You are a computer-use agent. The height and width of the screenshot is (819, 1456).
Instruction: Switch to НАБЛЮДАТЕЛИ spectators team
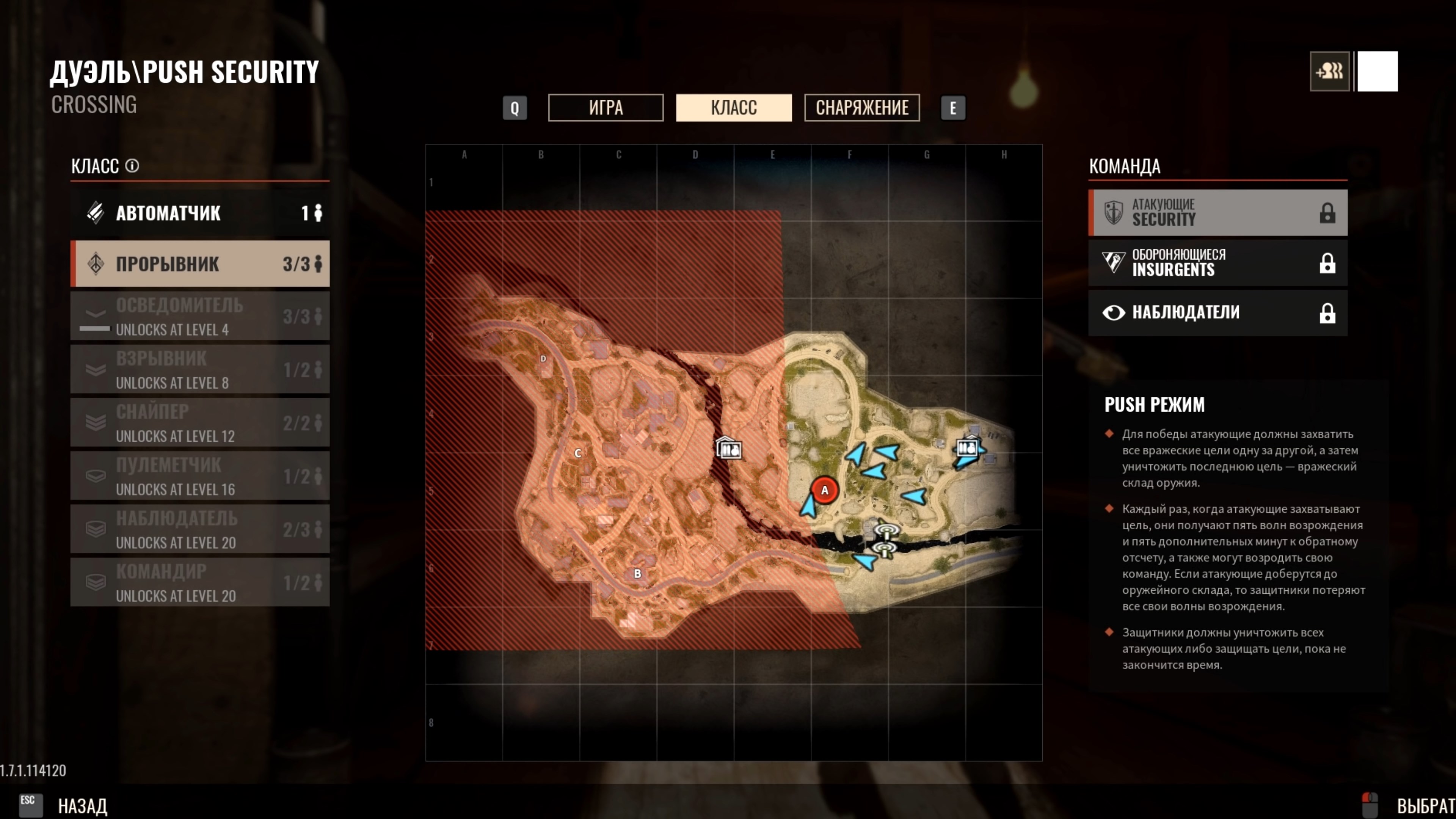coord(1218,312)
